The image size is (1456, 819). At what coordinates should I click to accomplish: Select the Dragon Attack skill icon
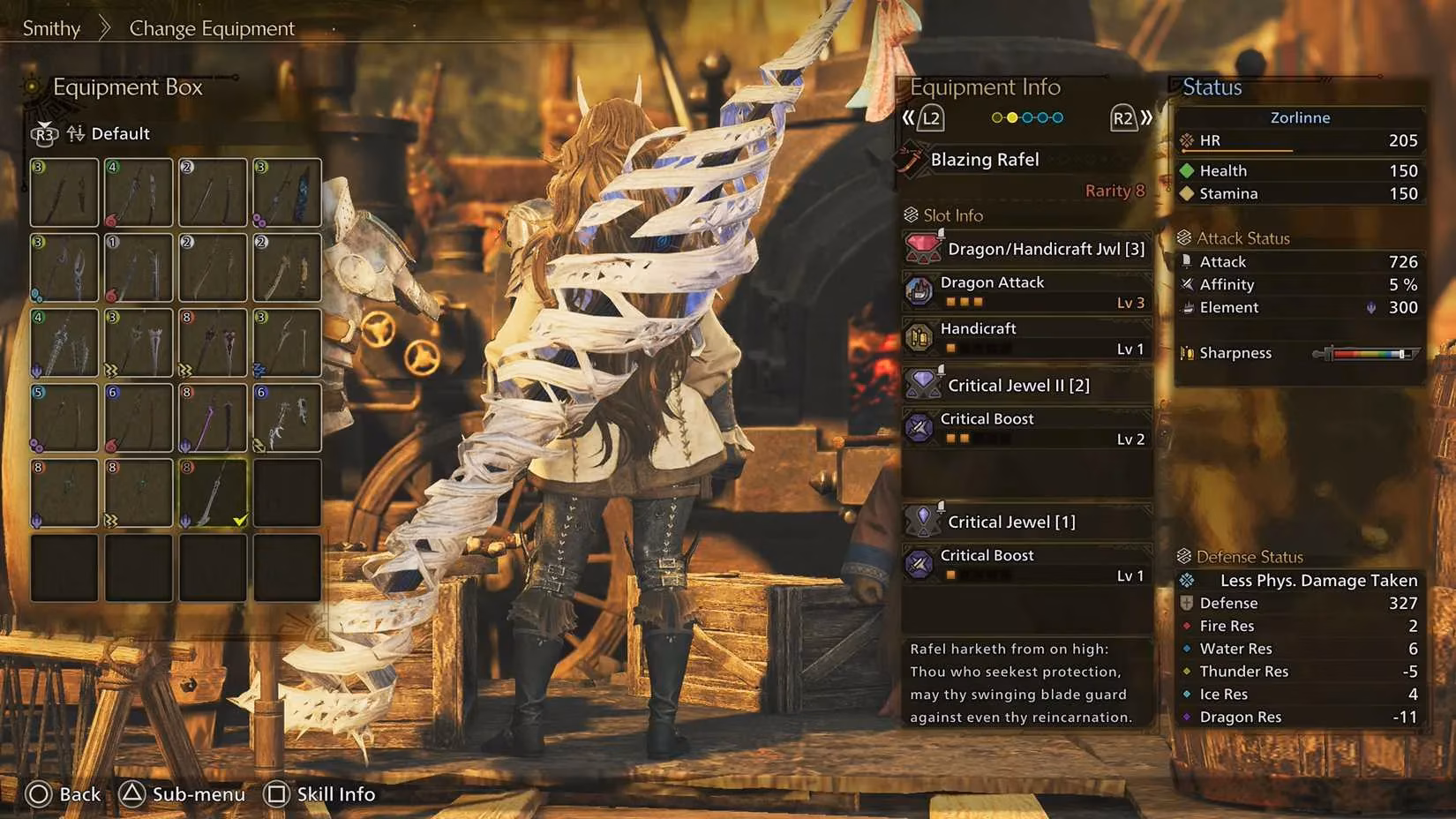click(919, 291)
